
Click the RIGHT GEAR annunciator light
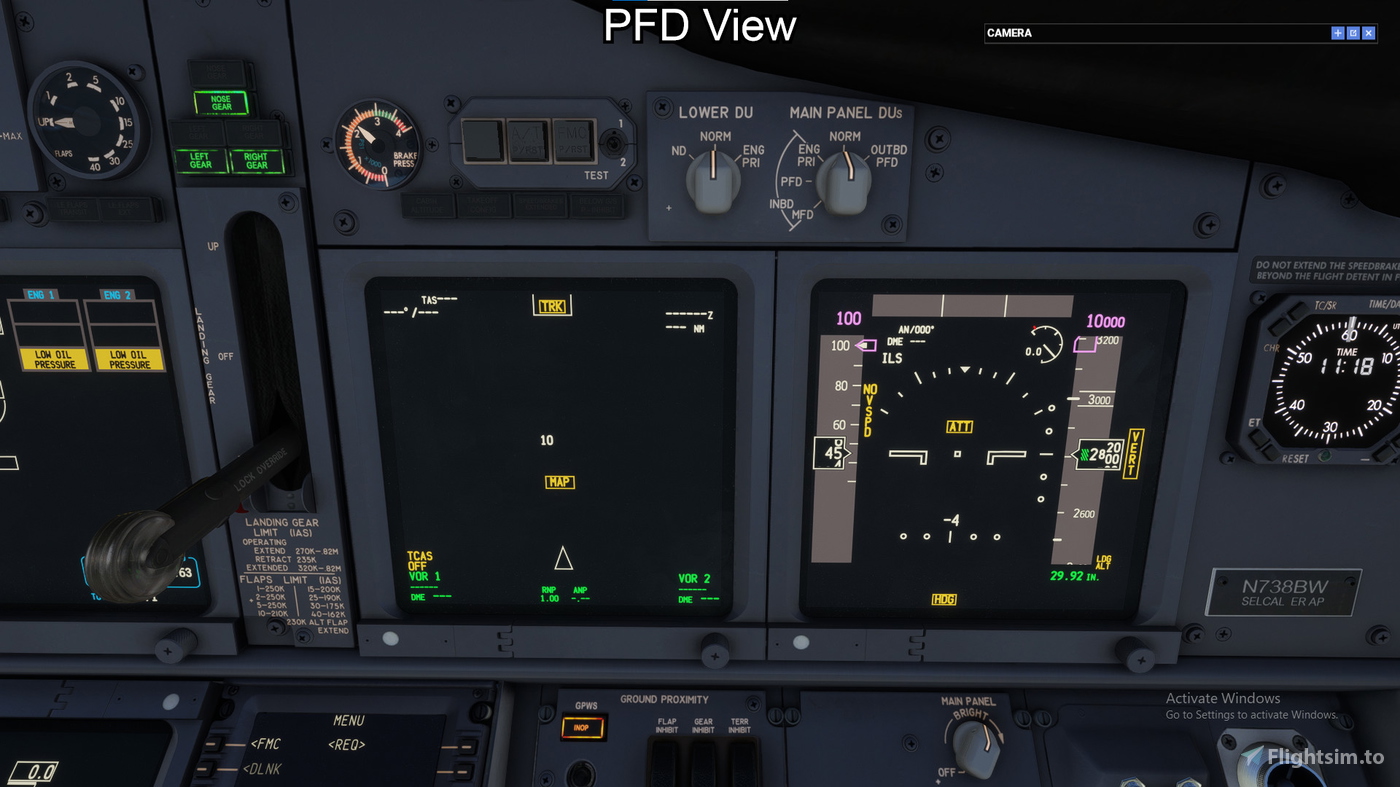tap(256, 159)
